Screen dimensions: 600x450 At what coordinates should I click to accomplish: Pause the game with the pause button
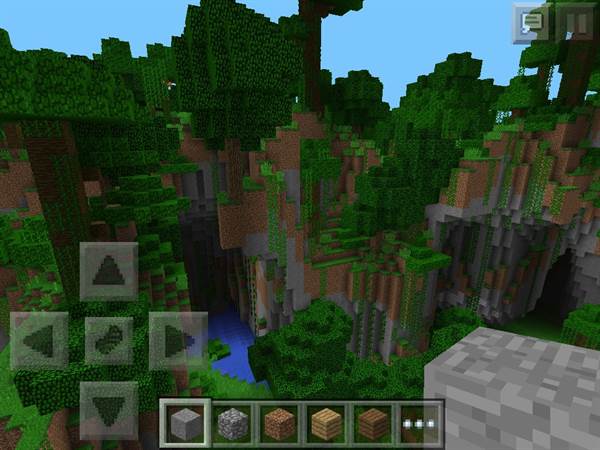tap(575, 22)
